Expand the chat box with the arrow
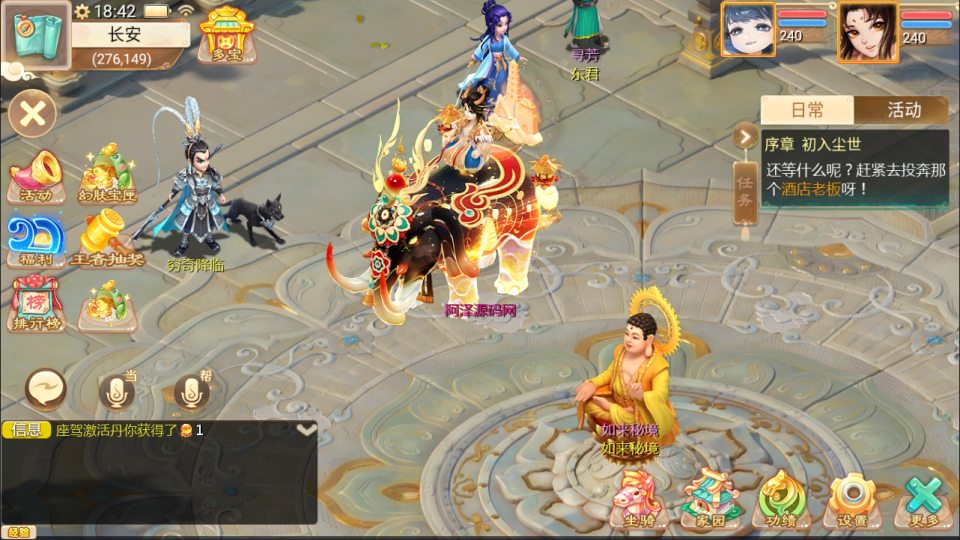Screen dimensions: 960x540 point(307,429)
